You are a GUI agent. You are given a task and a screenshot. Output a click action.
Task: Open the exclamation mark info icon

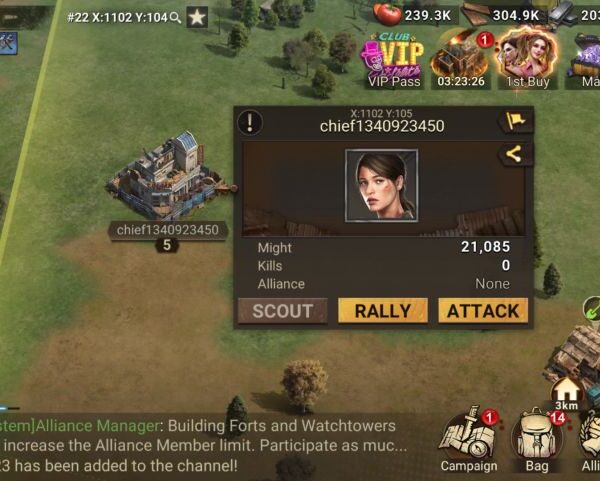[250, 123]
